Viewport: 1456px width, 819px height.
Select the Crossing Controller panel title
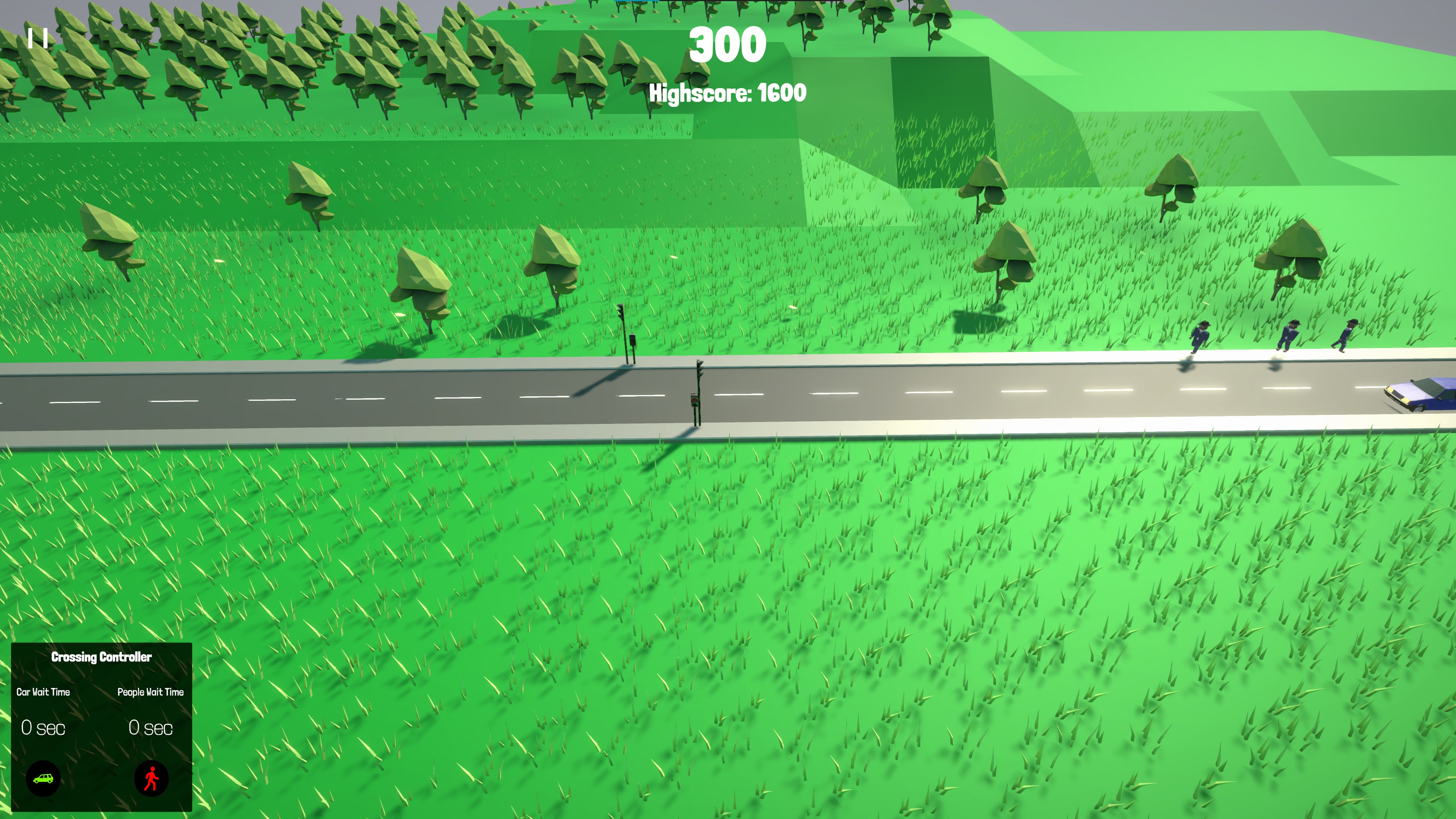click(101, 657)
